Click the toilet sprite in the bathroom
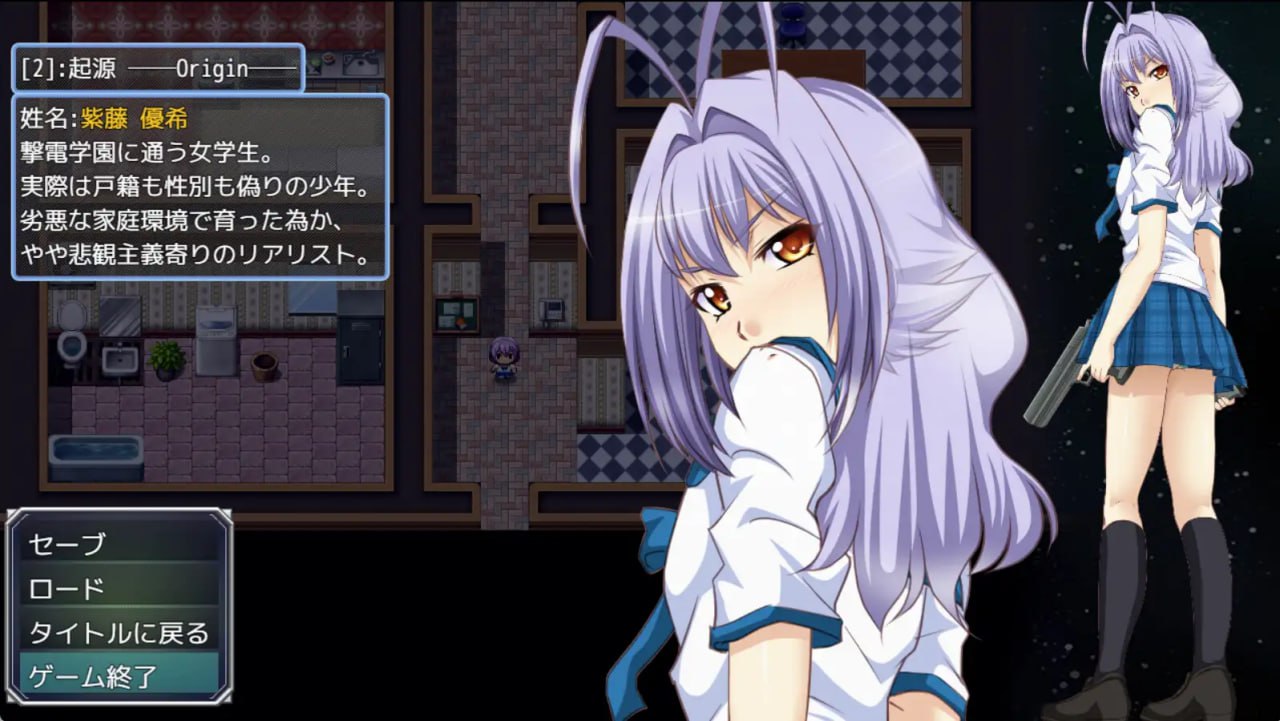This screenshot has width=1280, height=721. click(x=70, y=347)
